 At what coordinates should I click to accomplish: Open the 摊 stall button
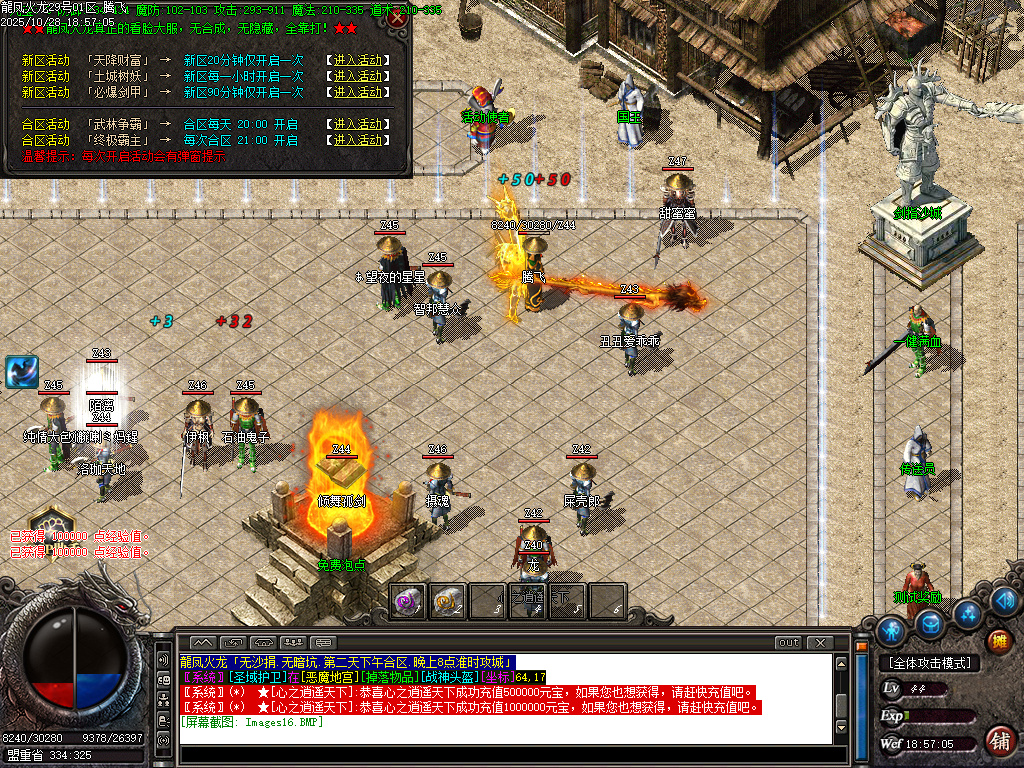998,641
